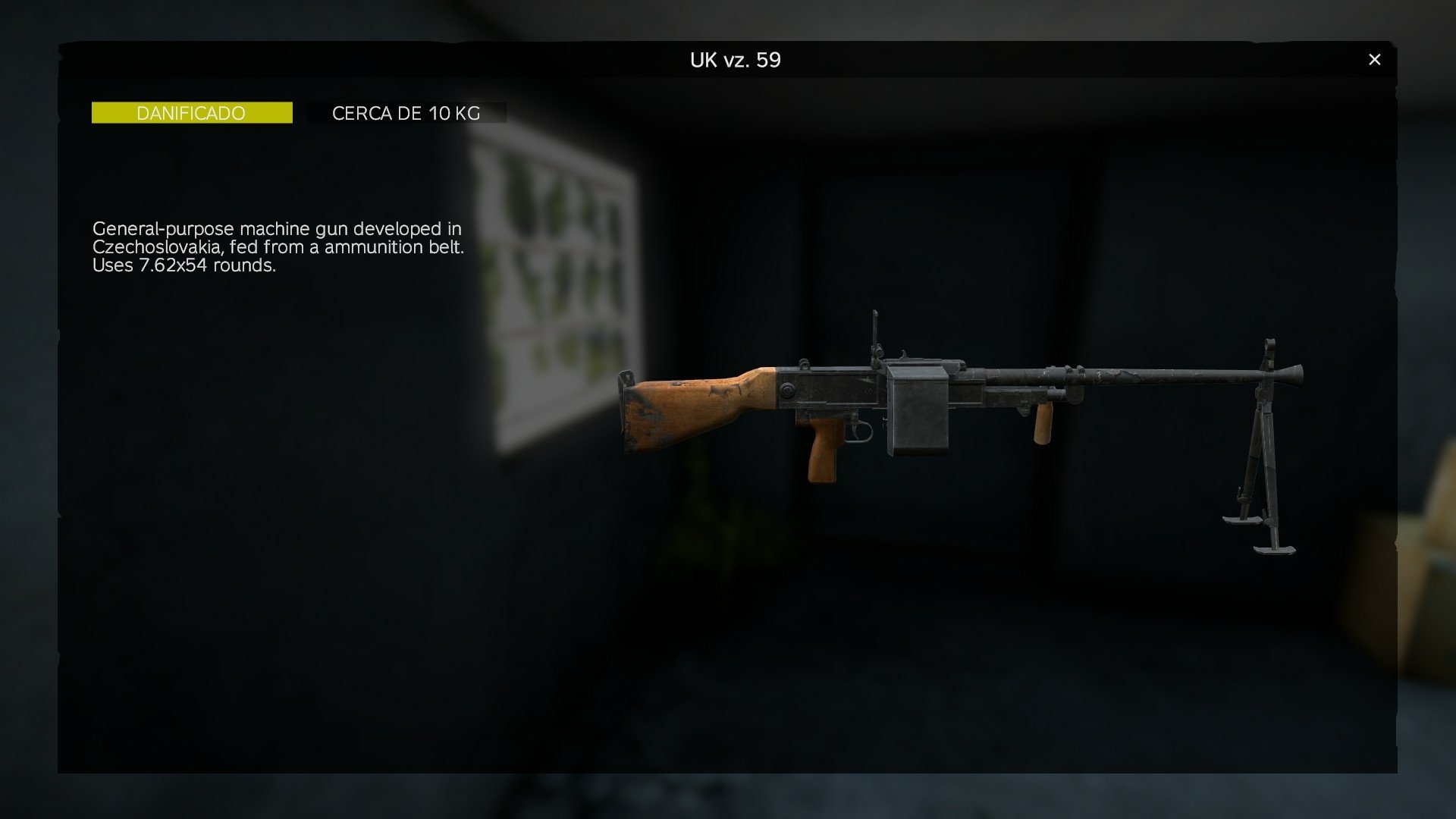Click the weapon description paragraph
Screen dimensions: 1456x819
click(x=277, y=246)
